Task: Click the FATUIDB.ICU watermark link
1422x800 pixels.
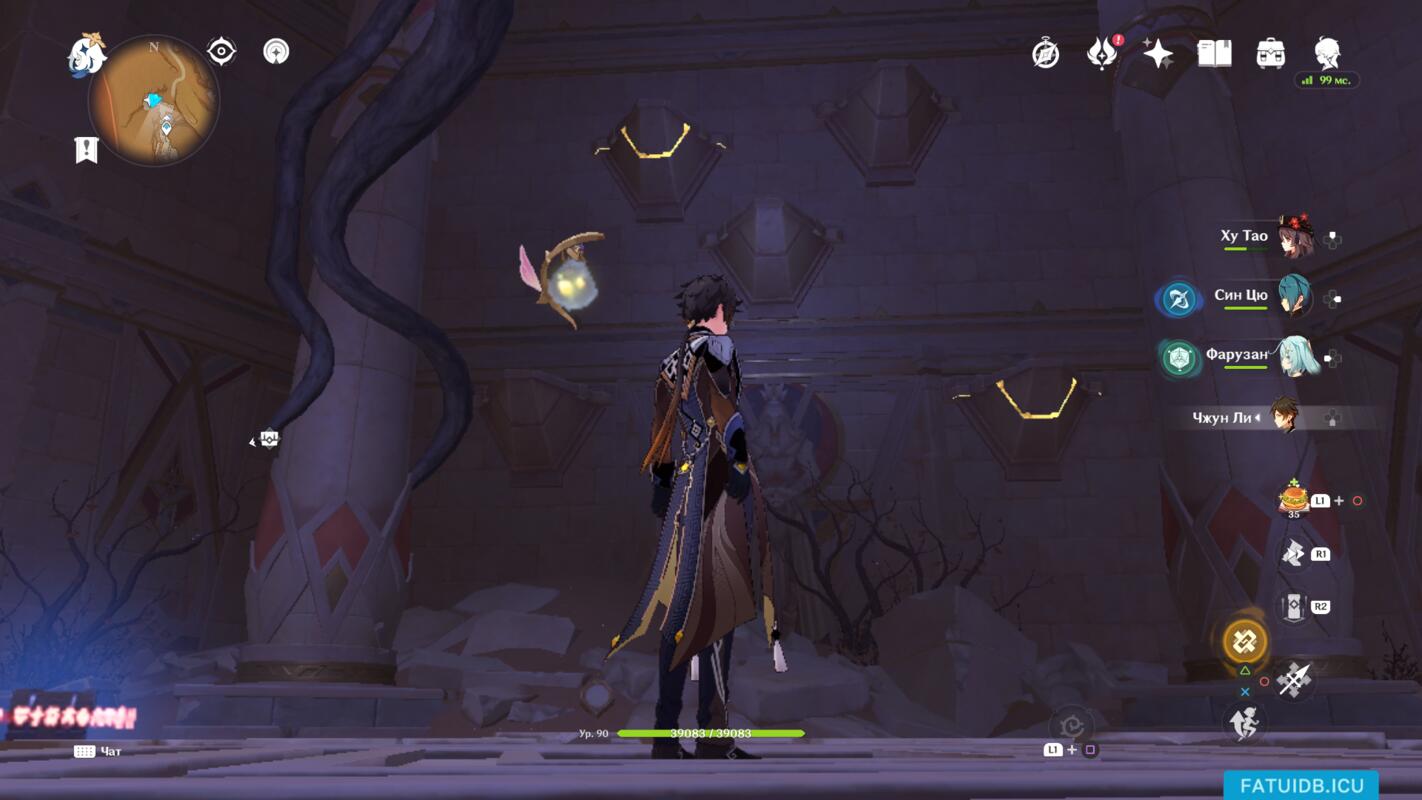Action: 1301,785
